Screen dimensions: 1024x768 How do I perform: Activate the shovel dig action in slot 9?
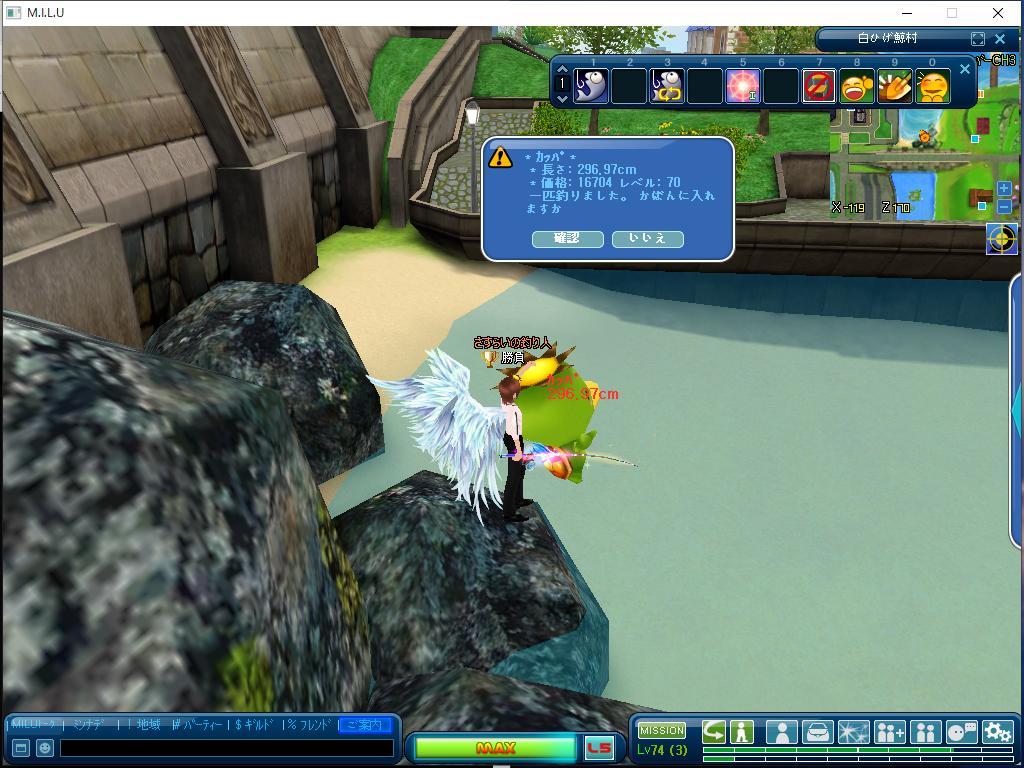(x=895, y=86)
